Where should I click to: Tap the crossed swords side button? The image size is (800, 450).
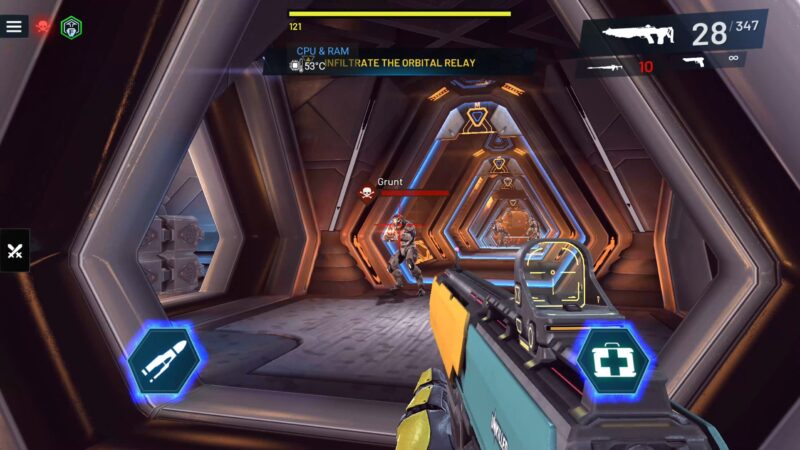15,251
